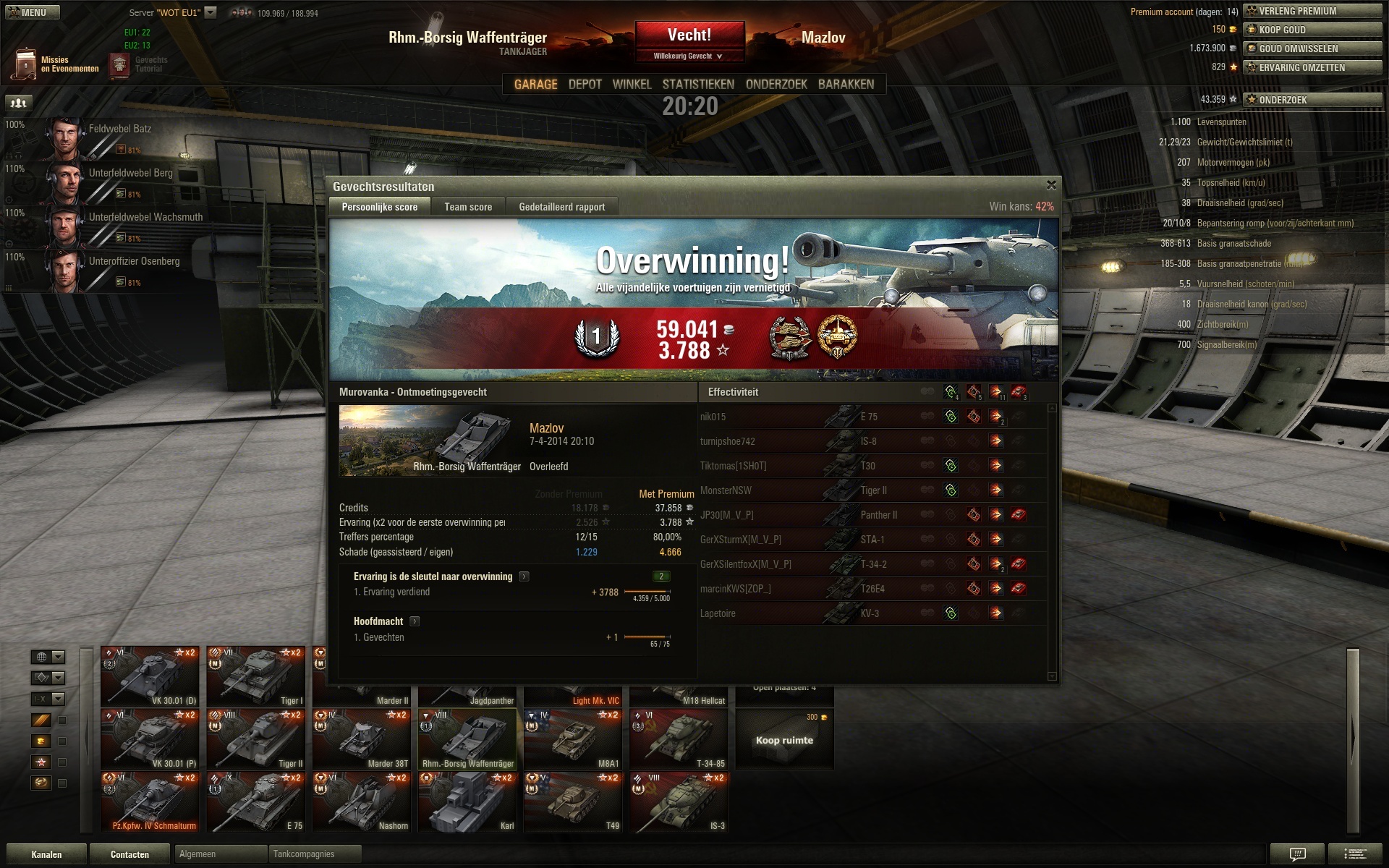Close the Gevechtsresultaten window
1389x868 pixels.
click(1051, 185)
